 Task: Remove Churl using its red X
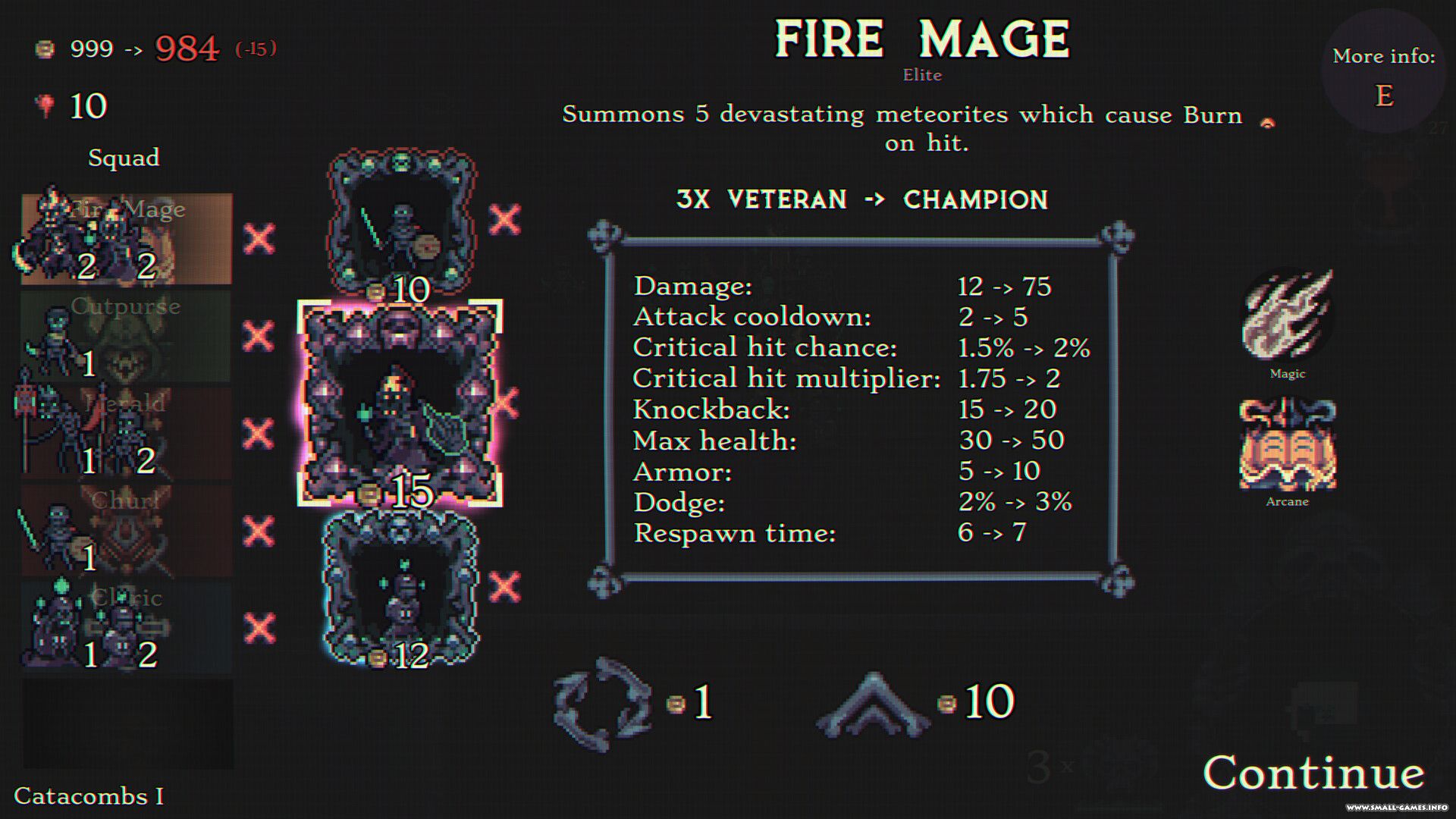259,531
